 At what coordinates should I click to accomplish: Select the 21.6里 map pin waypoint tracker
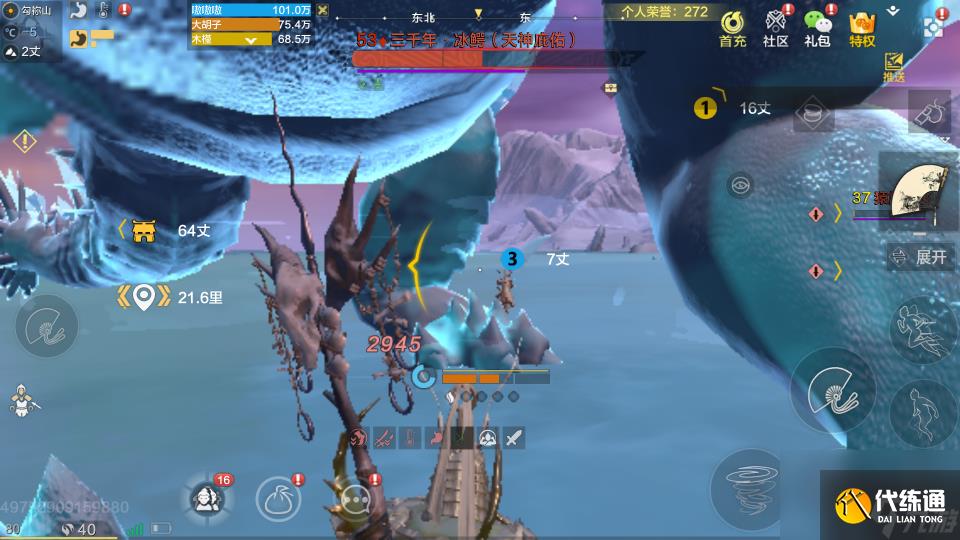(x=144, y=296)
